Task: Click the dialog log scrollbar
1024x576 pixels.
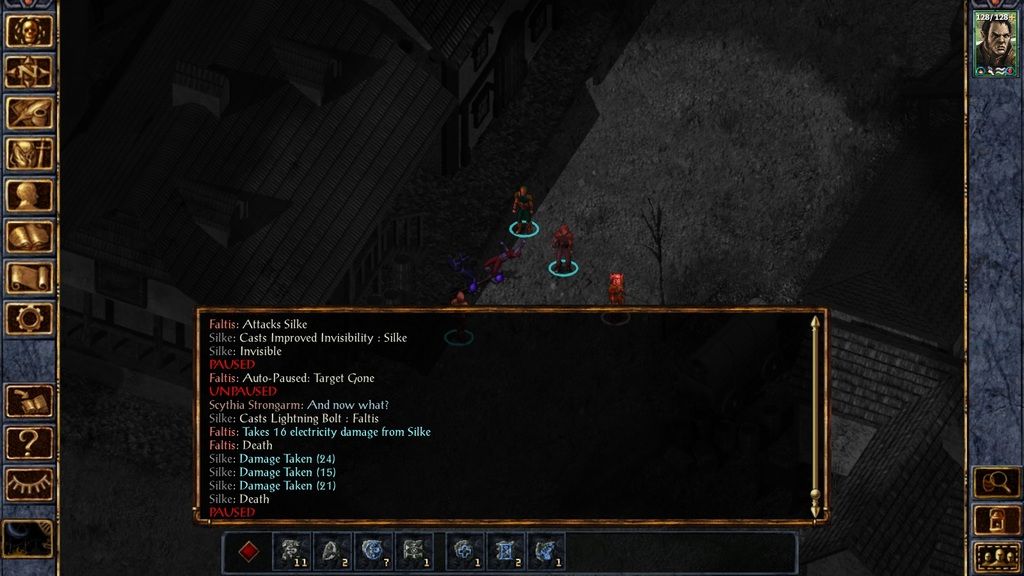Action: (815, 415)
